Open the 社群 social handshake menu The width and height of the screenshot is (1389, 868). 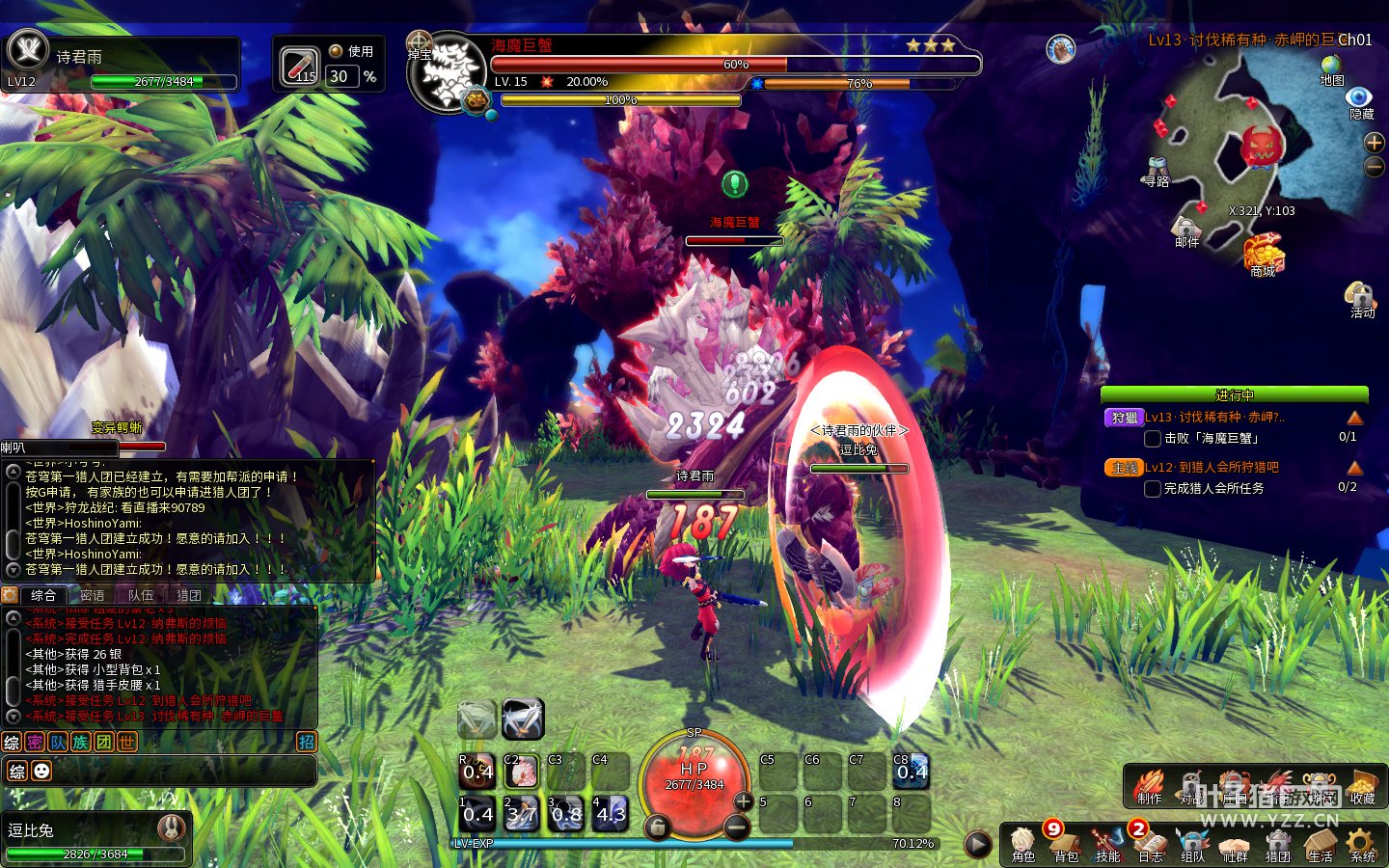pos(1235,843)
